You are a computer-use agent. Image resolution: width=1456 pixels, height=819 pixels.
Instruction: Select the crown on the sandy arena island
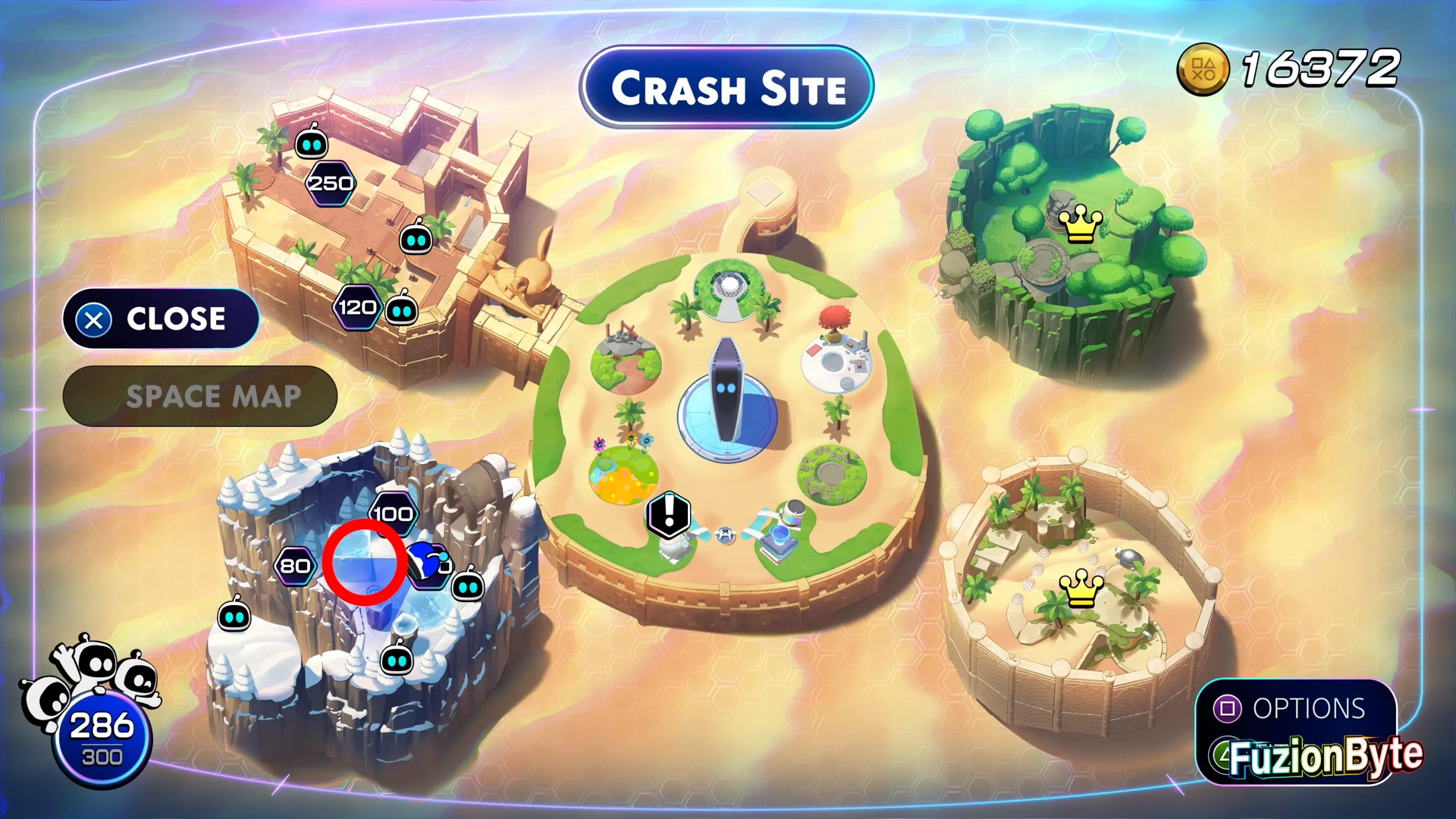(1081, 588)
